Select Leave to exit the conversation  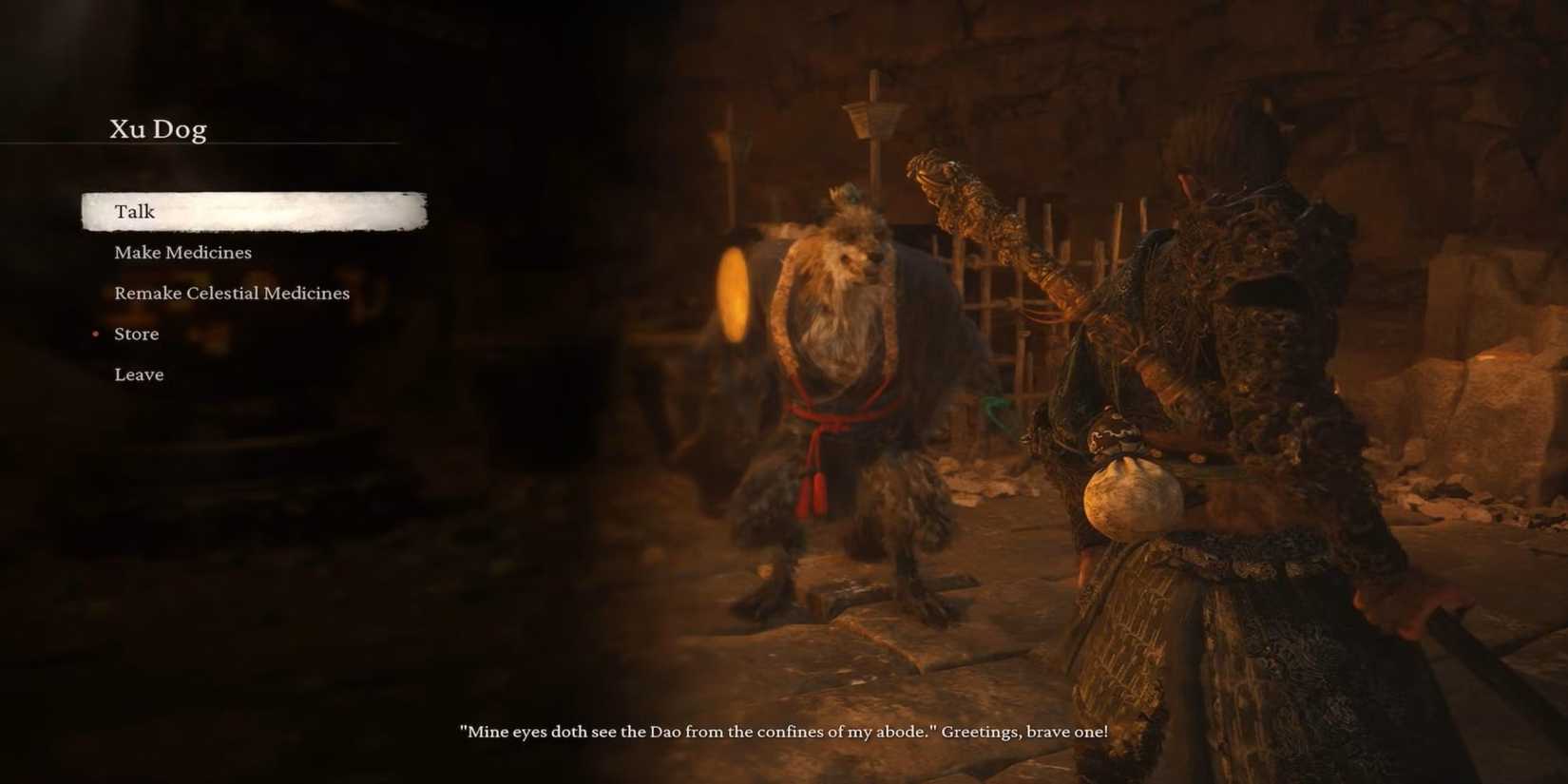139,374
